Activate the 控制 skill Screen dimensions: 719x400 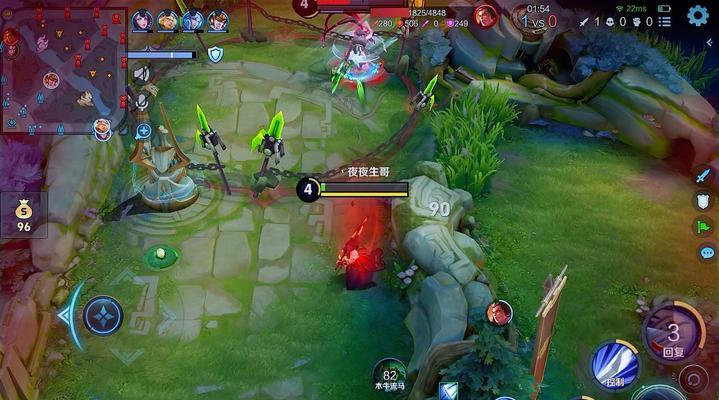615,365
